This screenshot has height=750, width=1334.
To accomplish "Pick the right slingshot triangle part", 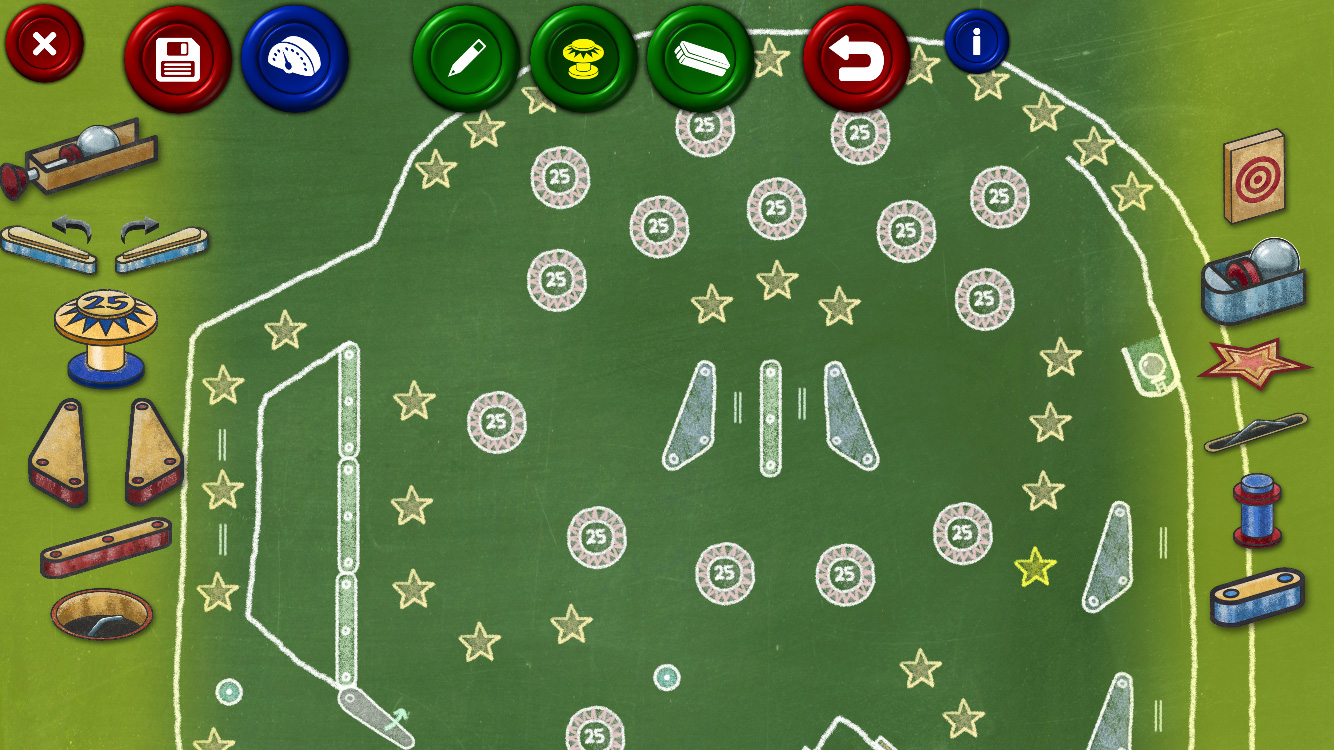I will pyautogui.click(x=153, y=451).
